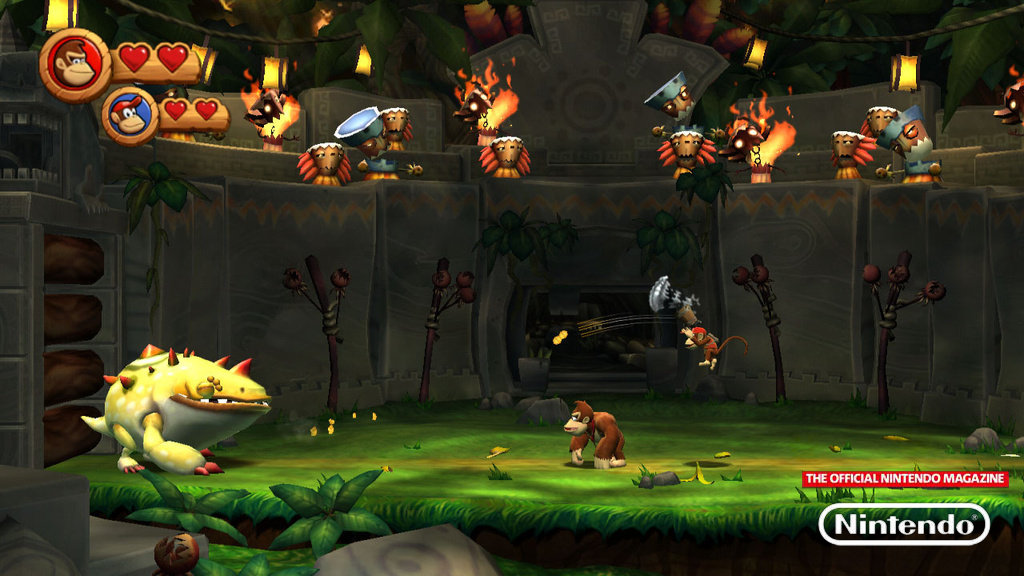The width and height of the screenshot is (1024, 576).
Task: Click the Official Nintendo Magazine banner
Action: pos(905,479)
